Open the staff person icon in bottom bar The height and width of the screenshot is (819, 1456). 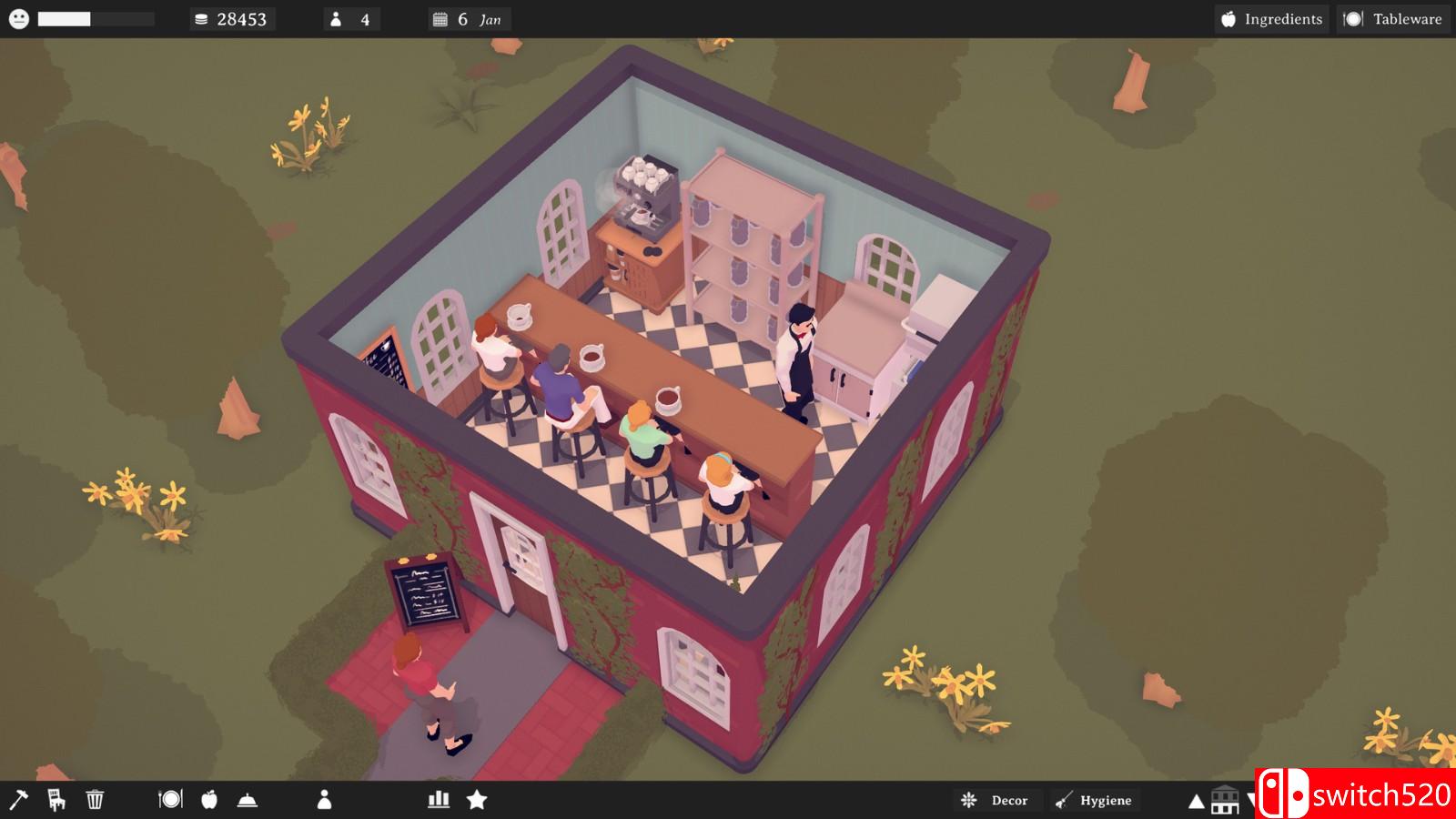[324, 800]
